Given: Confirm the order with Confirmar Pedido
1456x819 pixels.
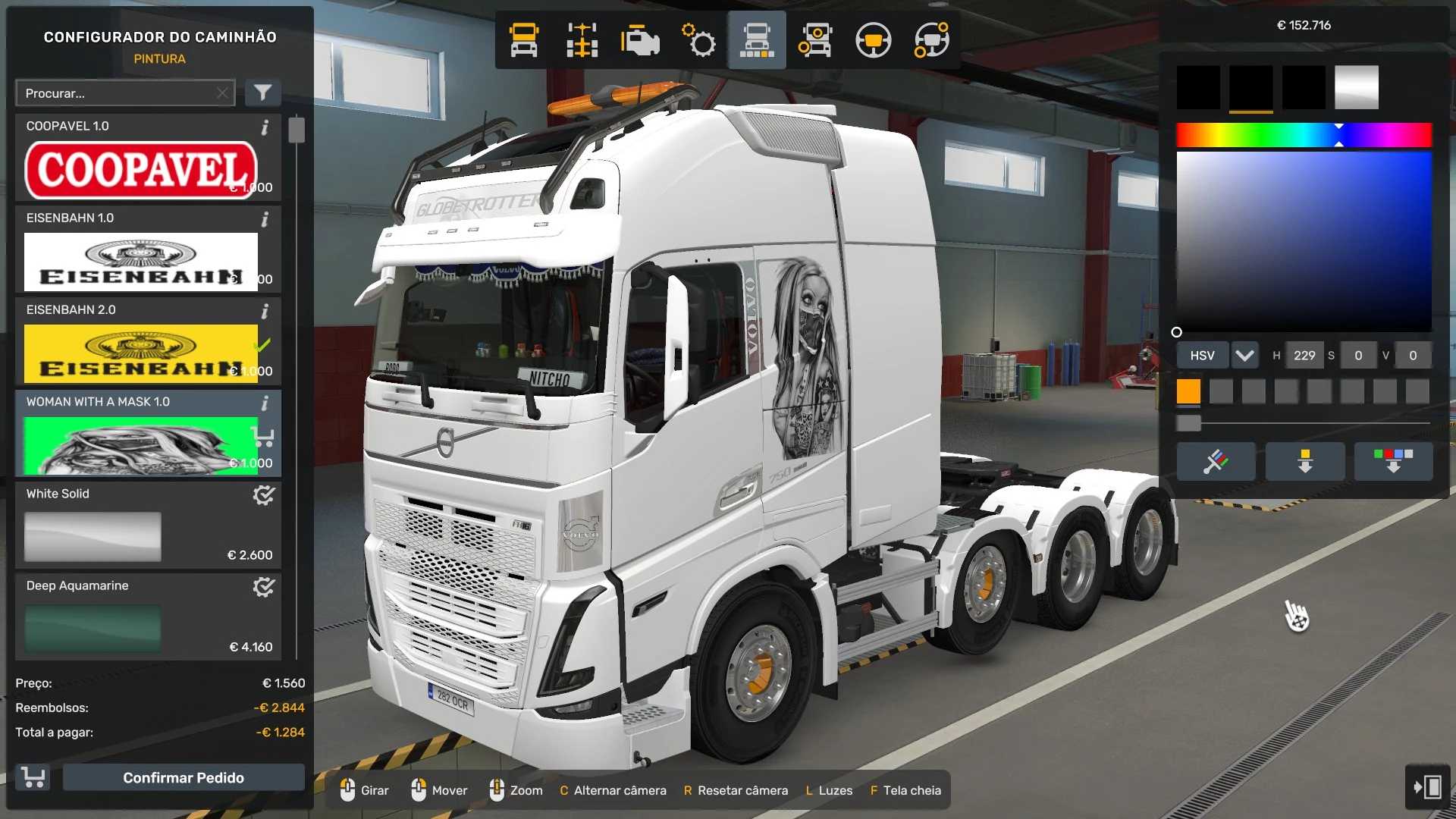Looking at the screenshot, I should pos(184,777).
